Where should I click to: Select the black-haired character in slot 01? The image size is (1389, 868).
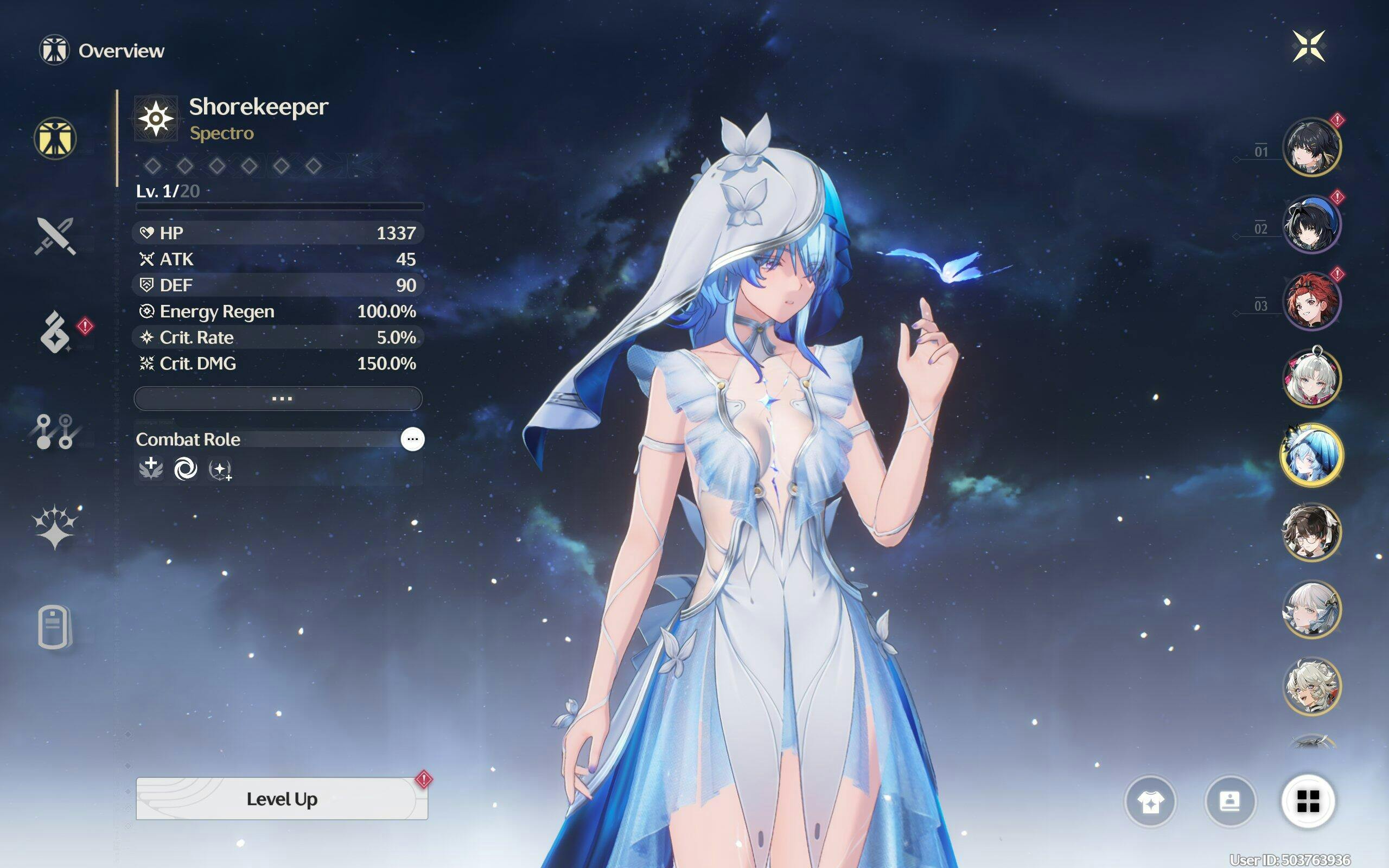1311,147
